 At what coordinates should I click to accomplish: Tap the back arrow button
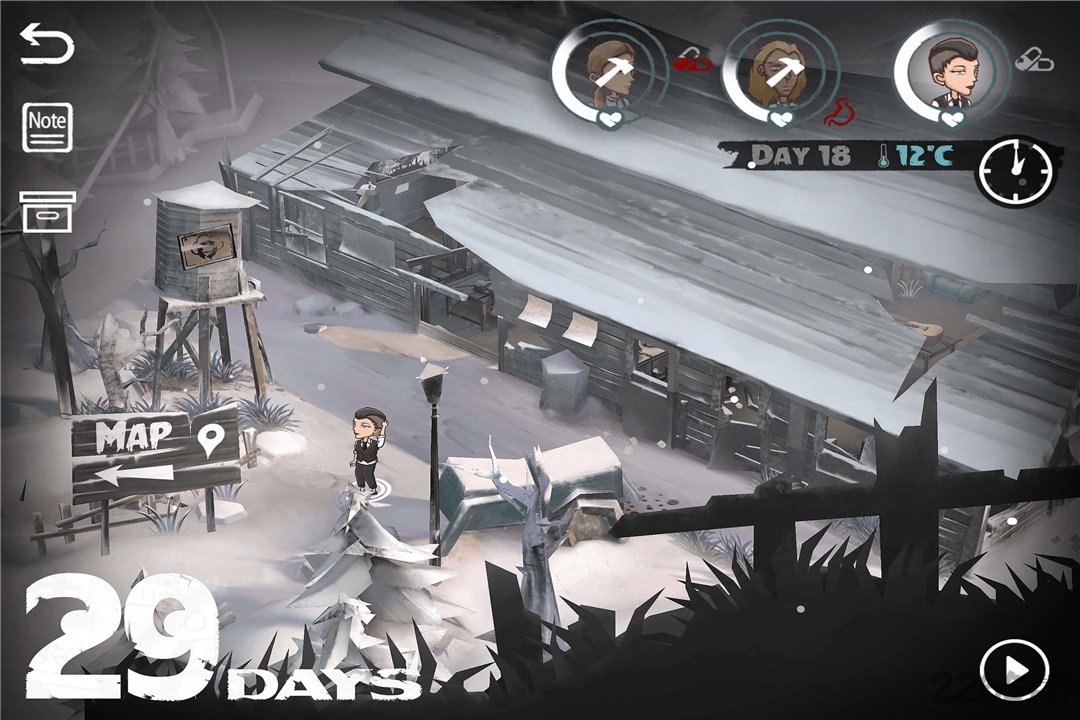pyautogui.click(x=47, y=47)
